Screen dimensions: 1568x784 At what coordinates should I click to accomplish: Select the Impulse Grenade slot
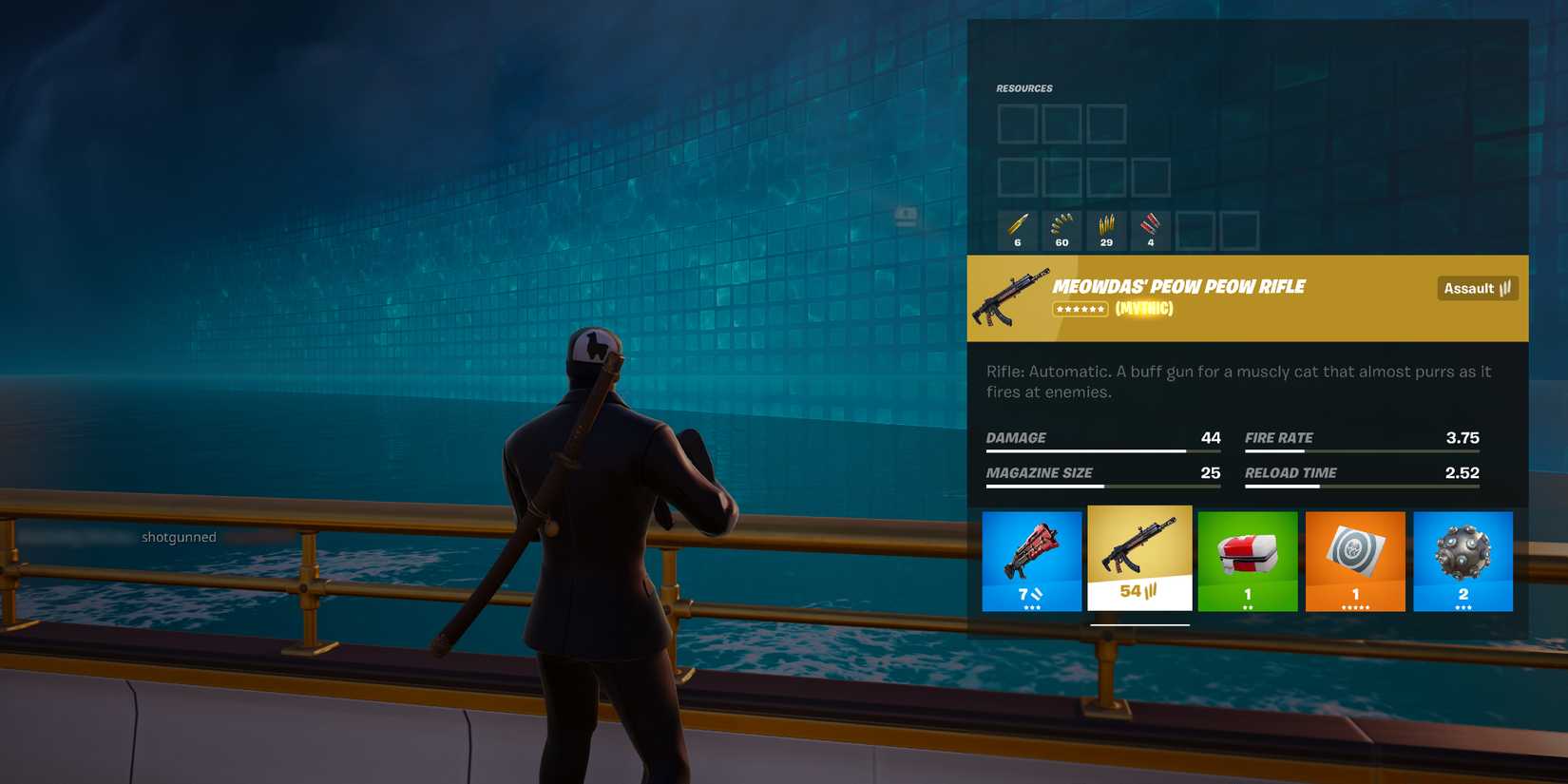tap(1463, 561)
